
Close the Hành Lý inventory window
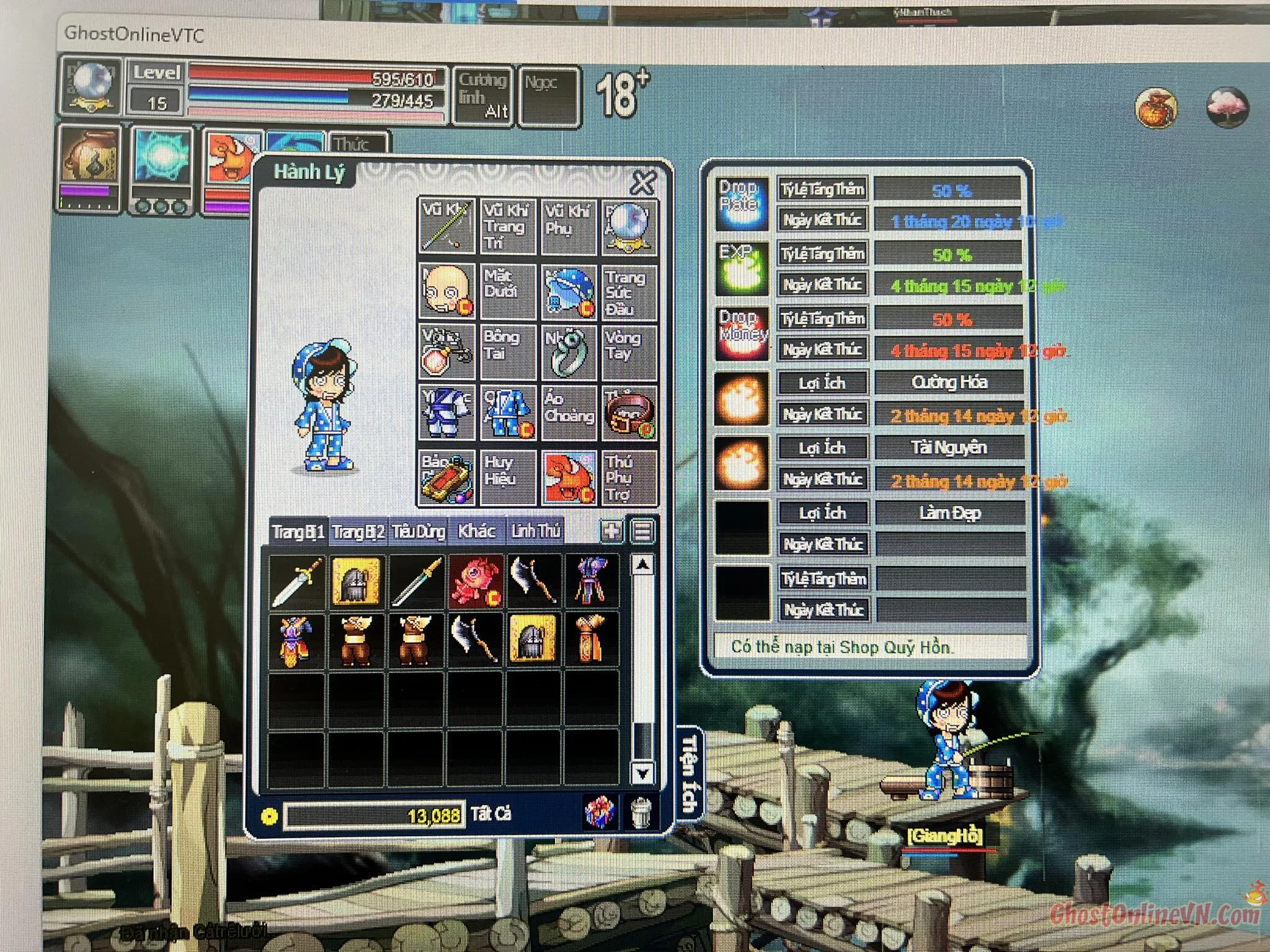tap(643, 182)
